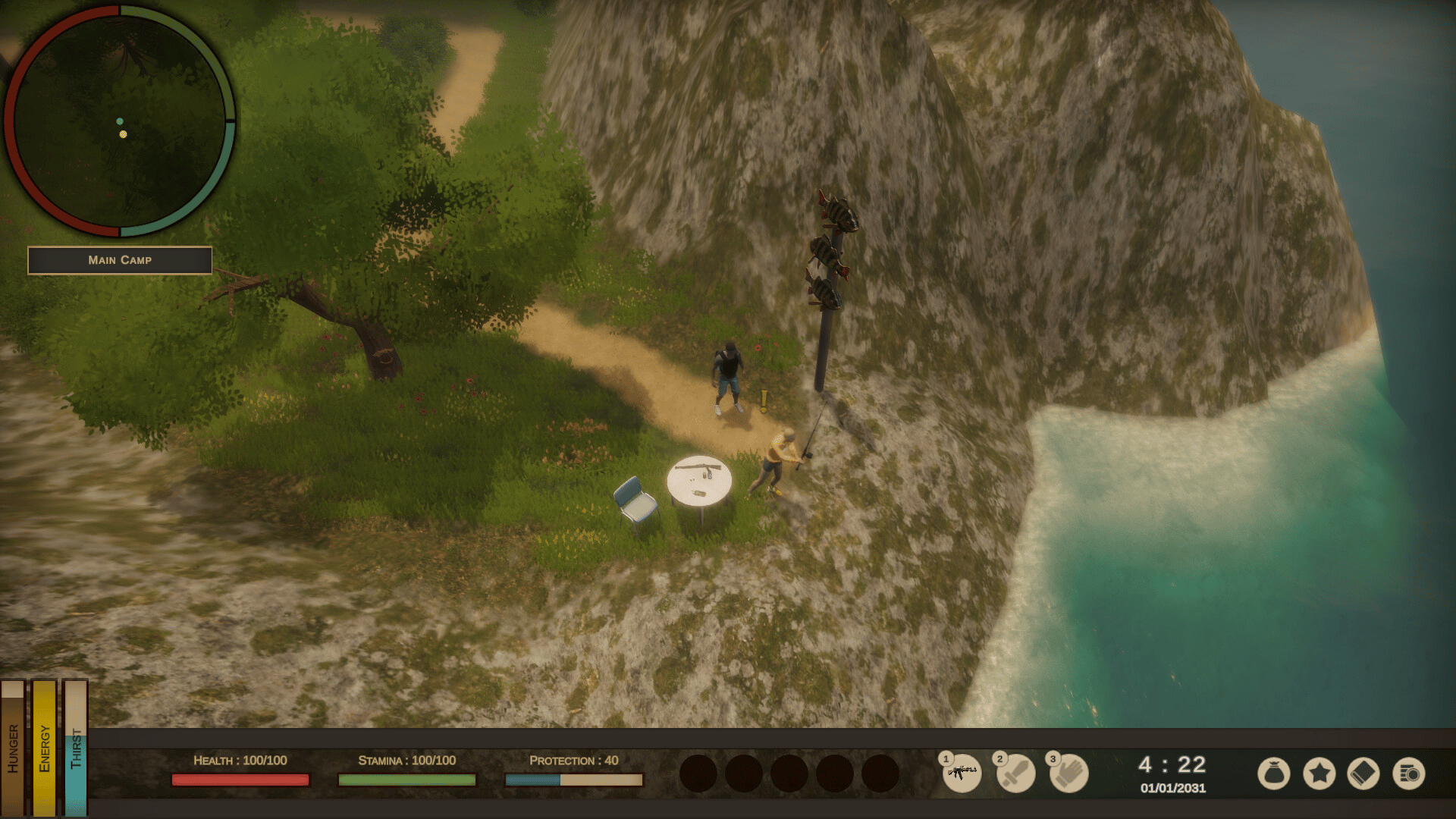The image size is (1456, 819).
Task: Open the star skills icon
Action: click(x=1319, y=774)
